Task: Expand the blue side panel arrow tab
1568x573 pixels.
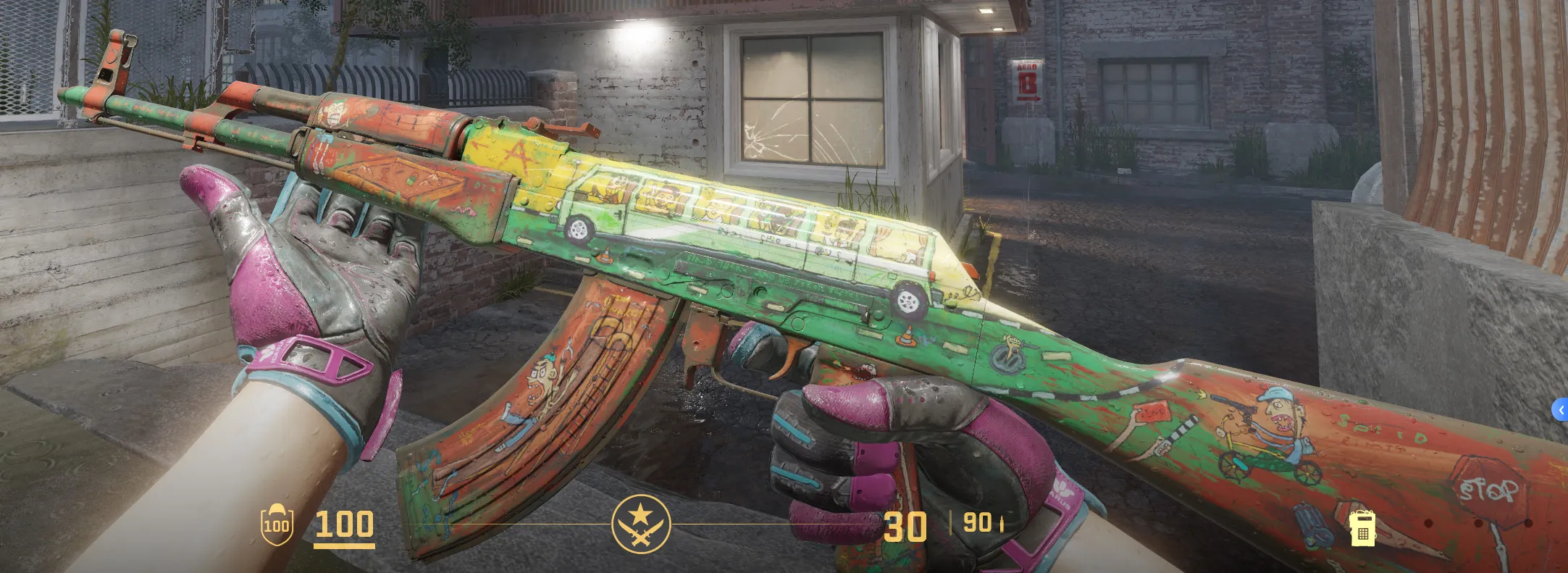Action: [1560, 410]
